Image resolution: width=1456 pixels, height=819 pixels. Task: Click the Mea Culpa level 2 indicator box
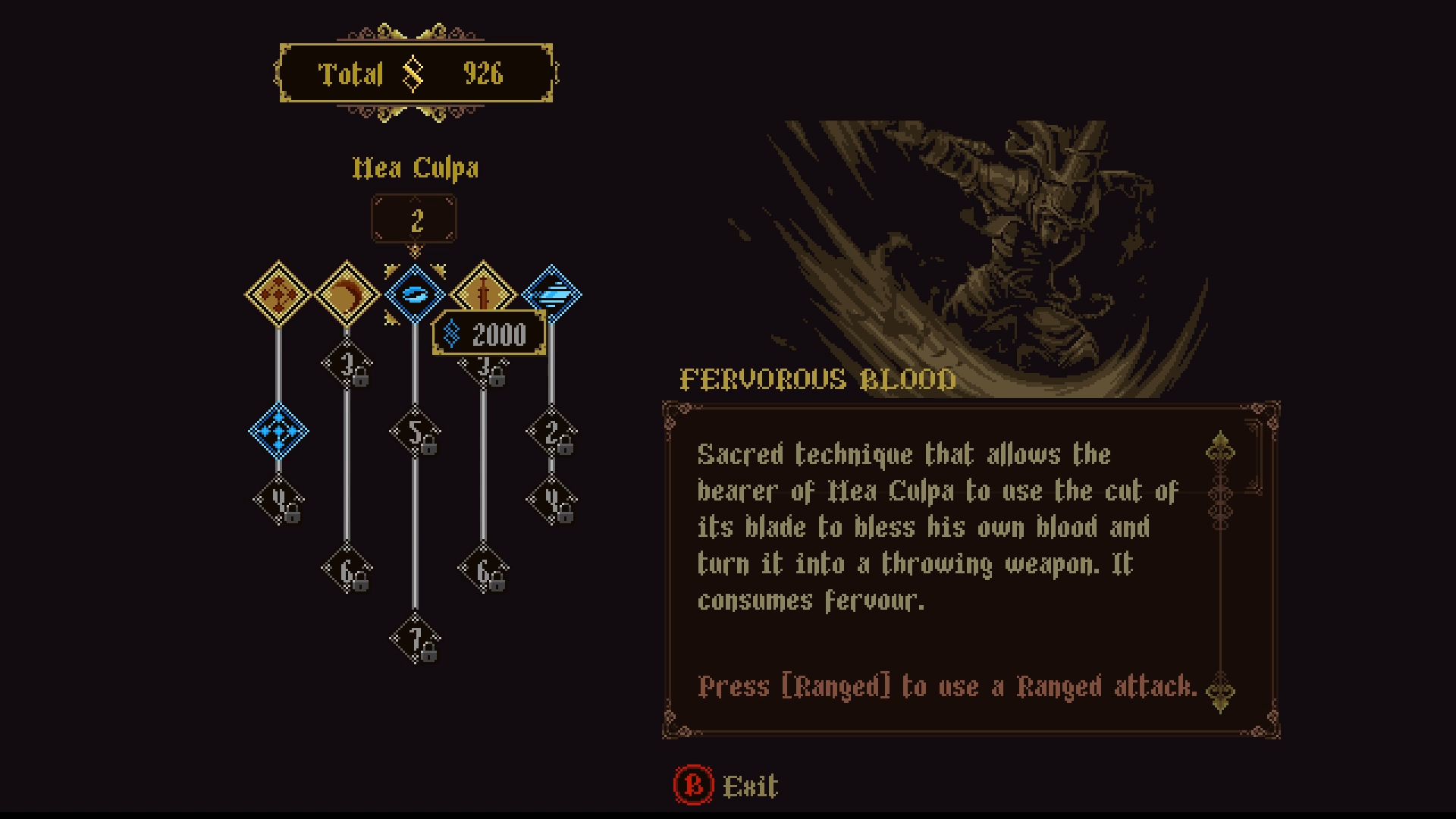(x=415, y=218)
